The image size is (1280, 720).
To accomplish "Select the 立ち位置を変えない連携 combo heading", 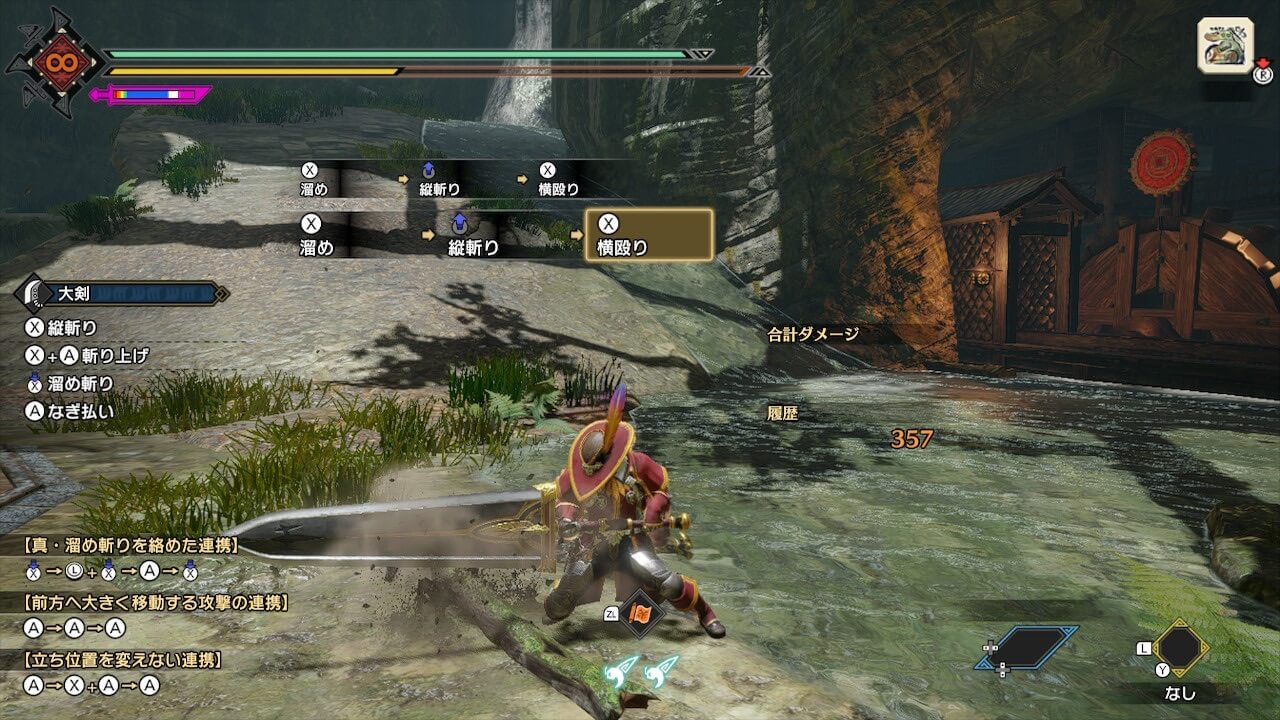I will pyautogui.click(x=123, y=660).
